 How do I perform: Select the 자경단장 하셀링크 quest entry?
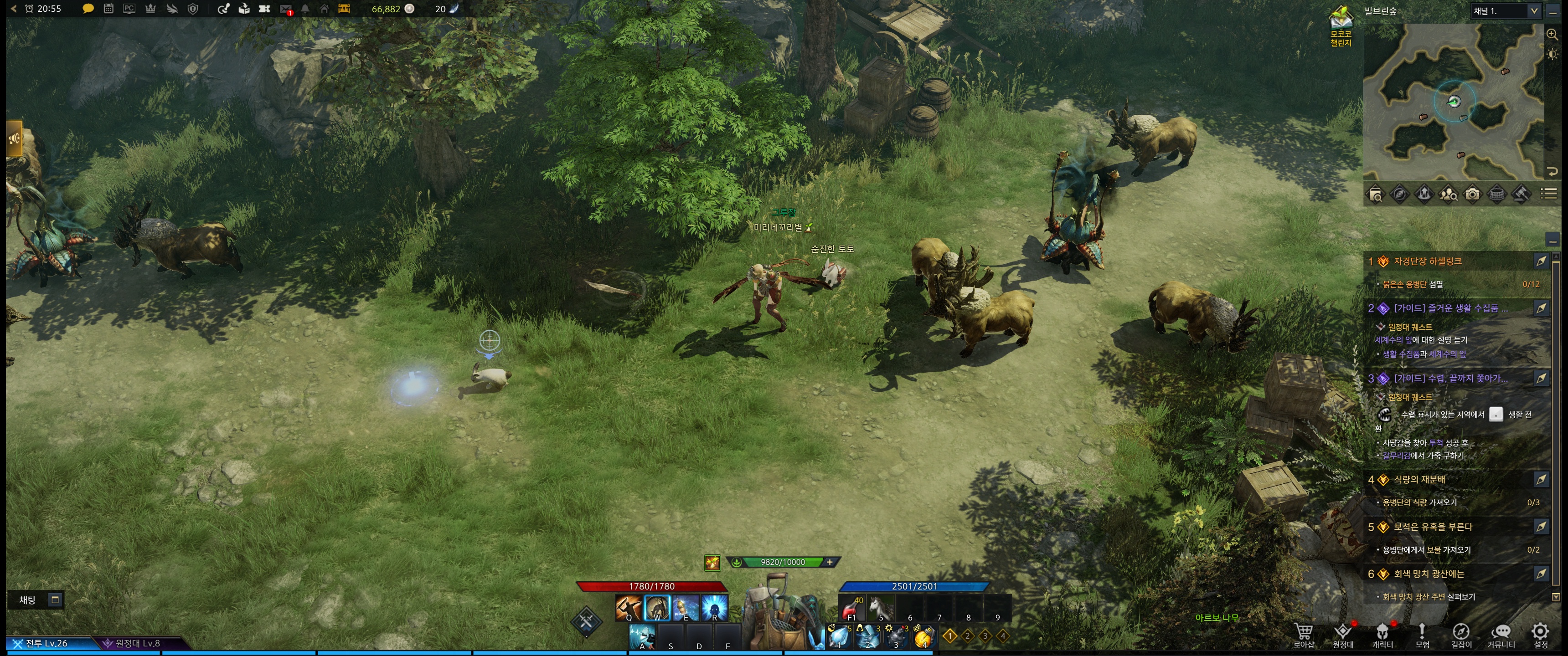[1428, 261]
